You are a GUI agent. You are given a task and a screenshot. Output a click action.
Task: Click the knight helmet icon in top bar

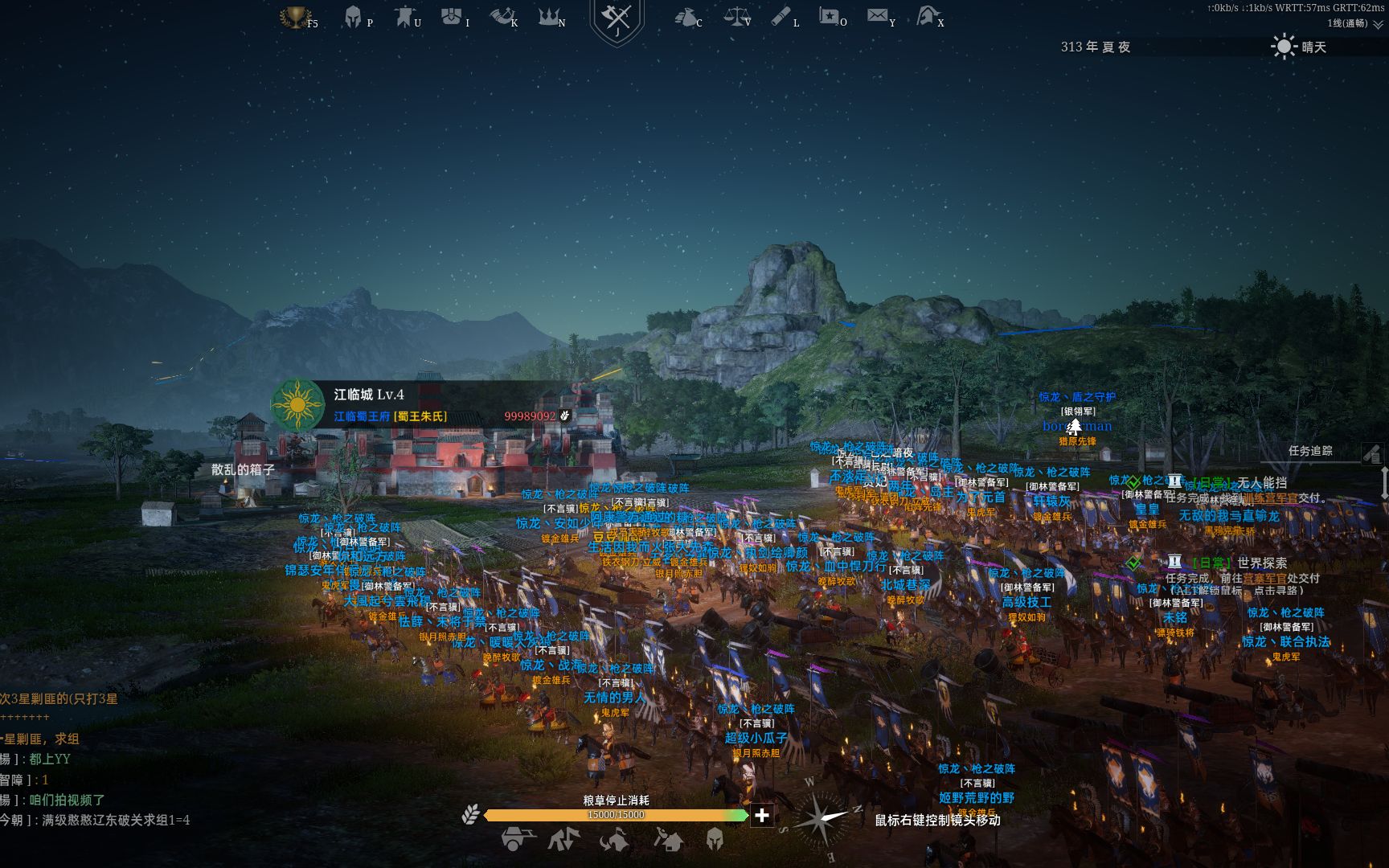927,16
